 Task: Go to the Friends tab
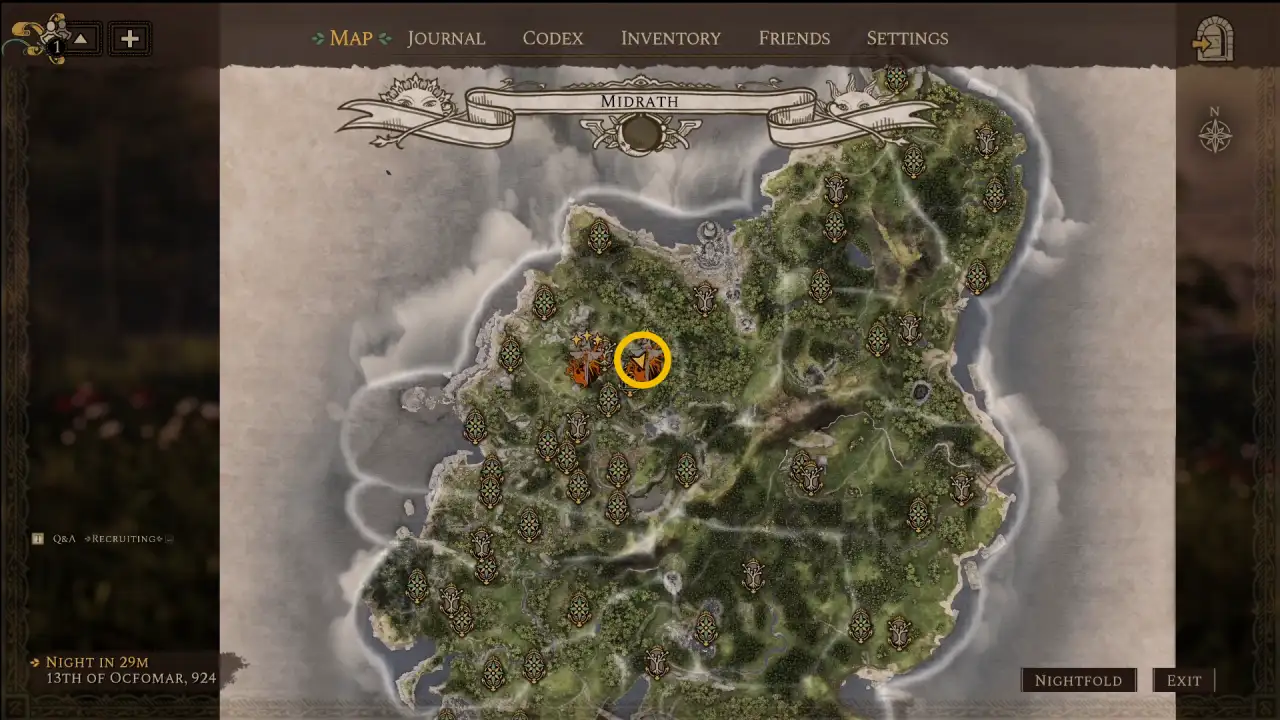794,38
